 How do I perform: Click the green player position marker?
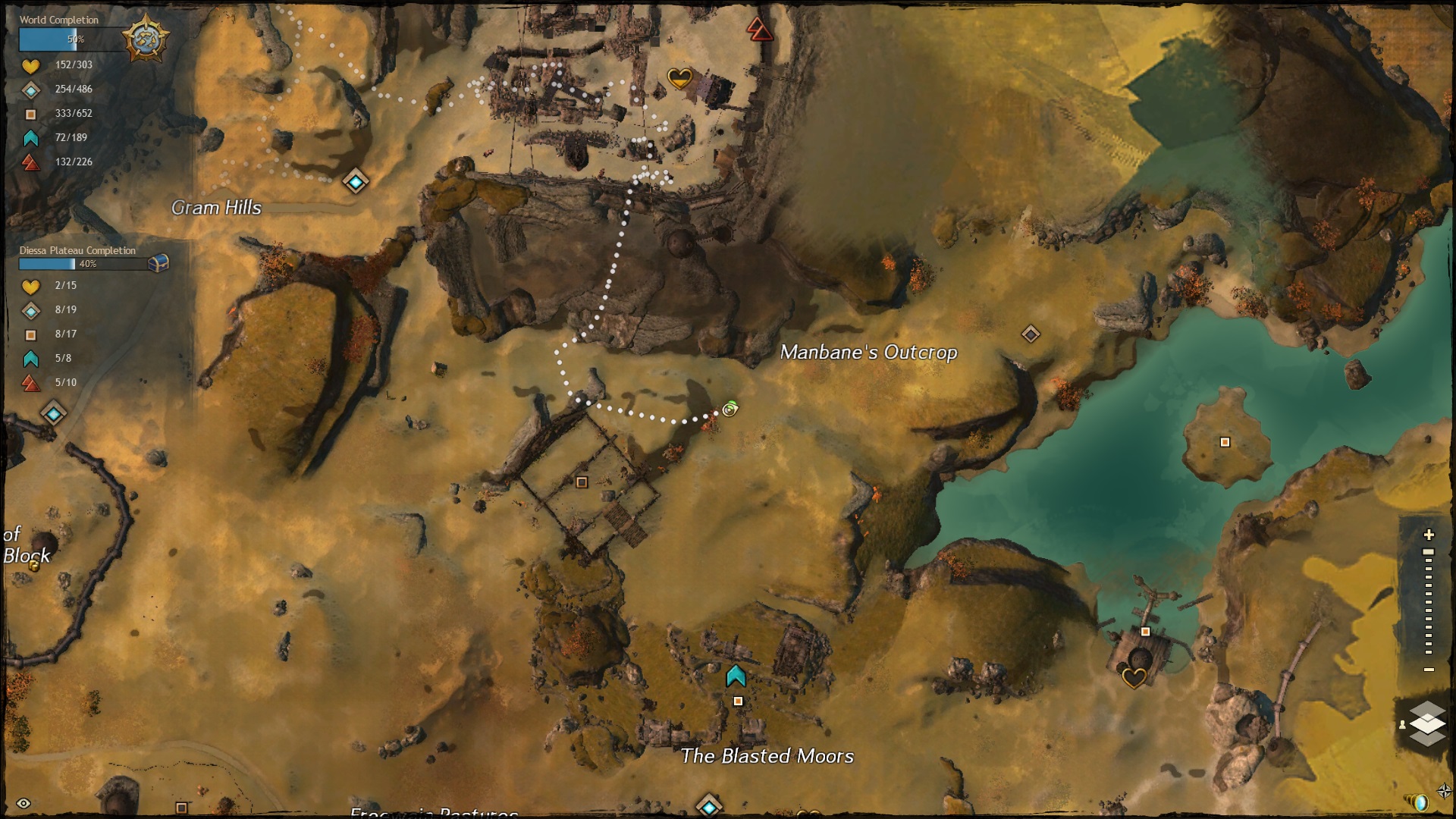(x=730, y=409)
